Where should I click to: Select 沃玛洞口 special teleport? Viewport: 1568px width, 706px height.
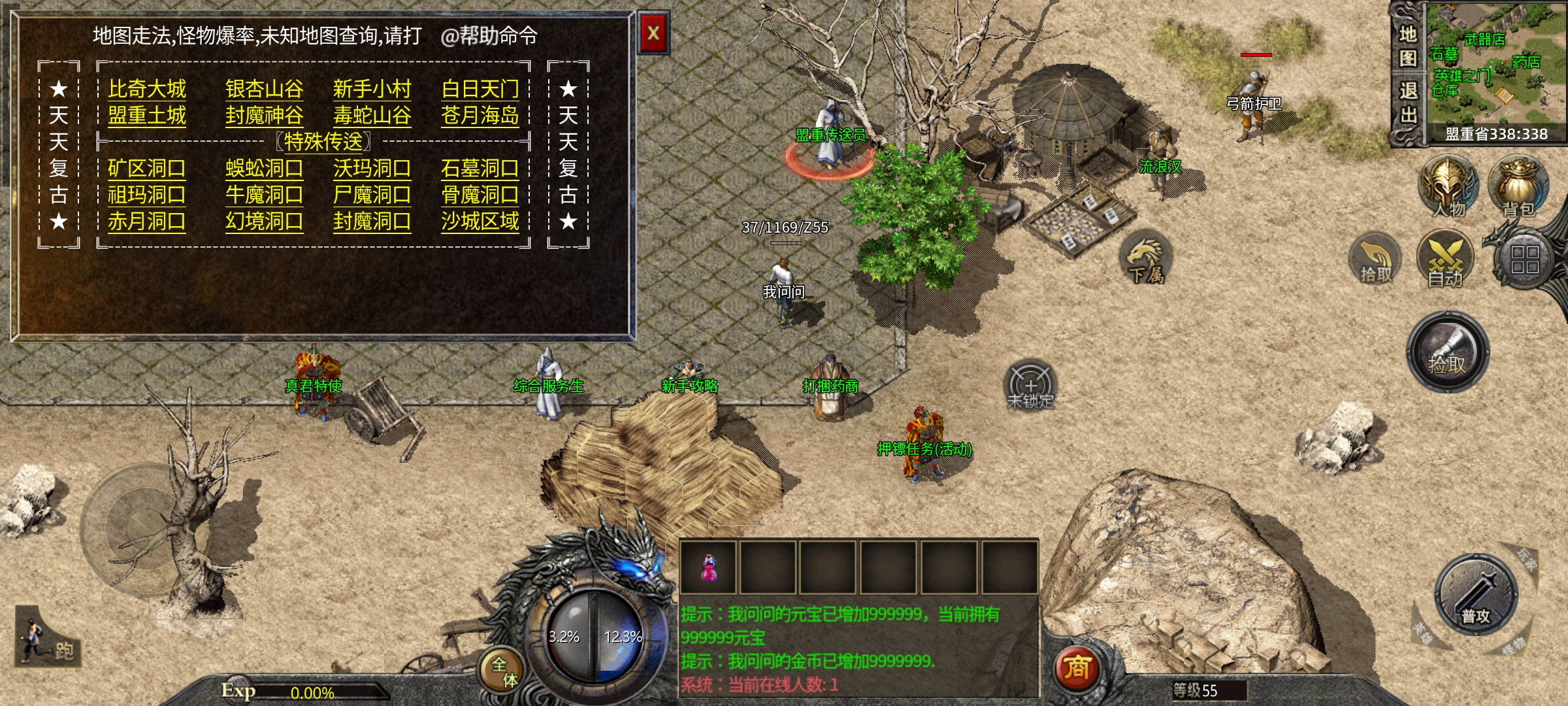point(372,169)
